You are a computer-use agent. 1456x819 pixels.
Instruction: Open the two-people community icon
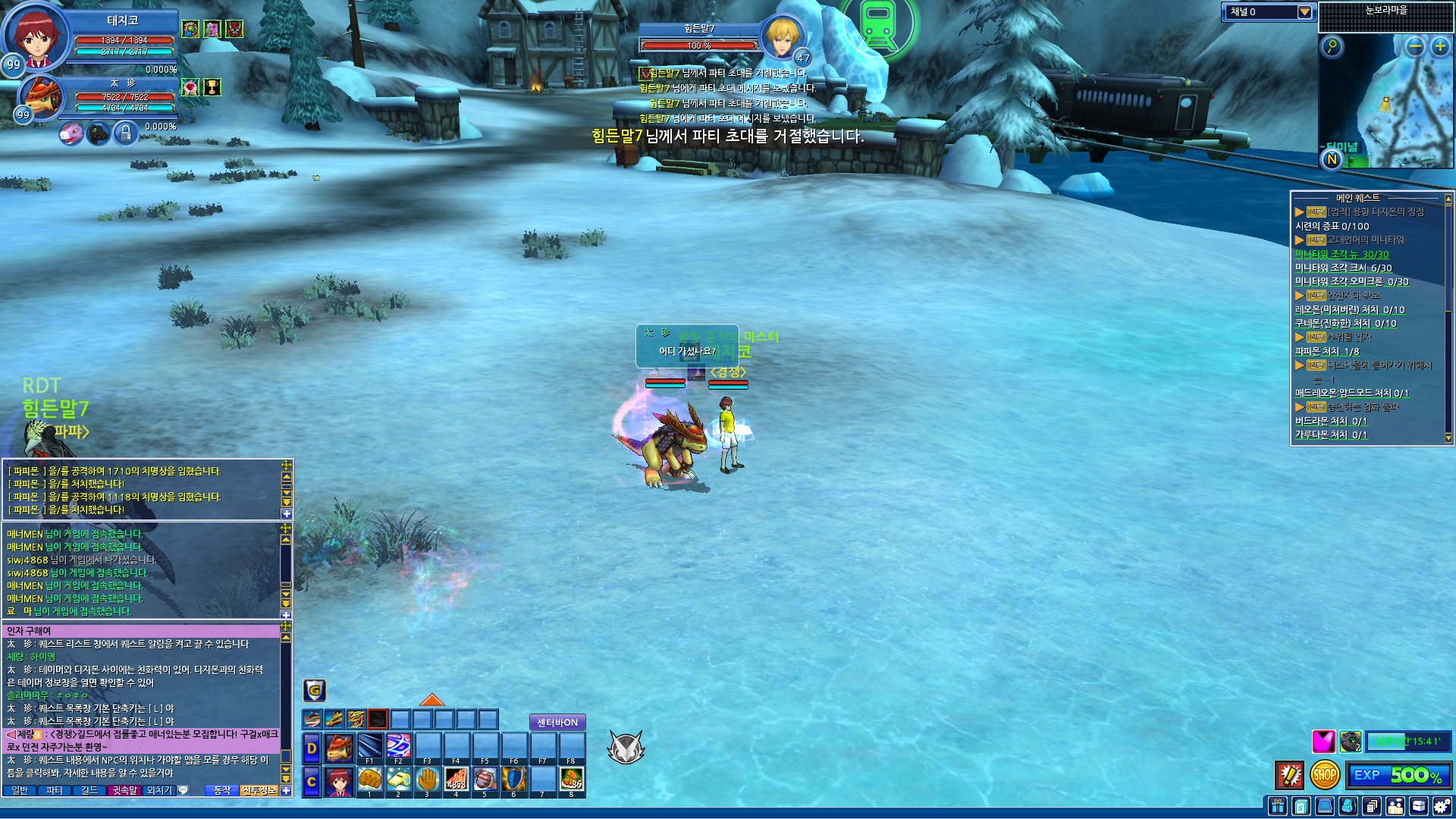pos(1395,806)
